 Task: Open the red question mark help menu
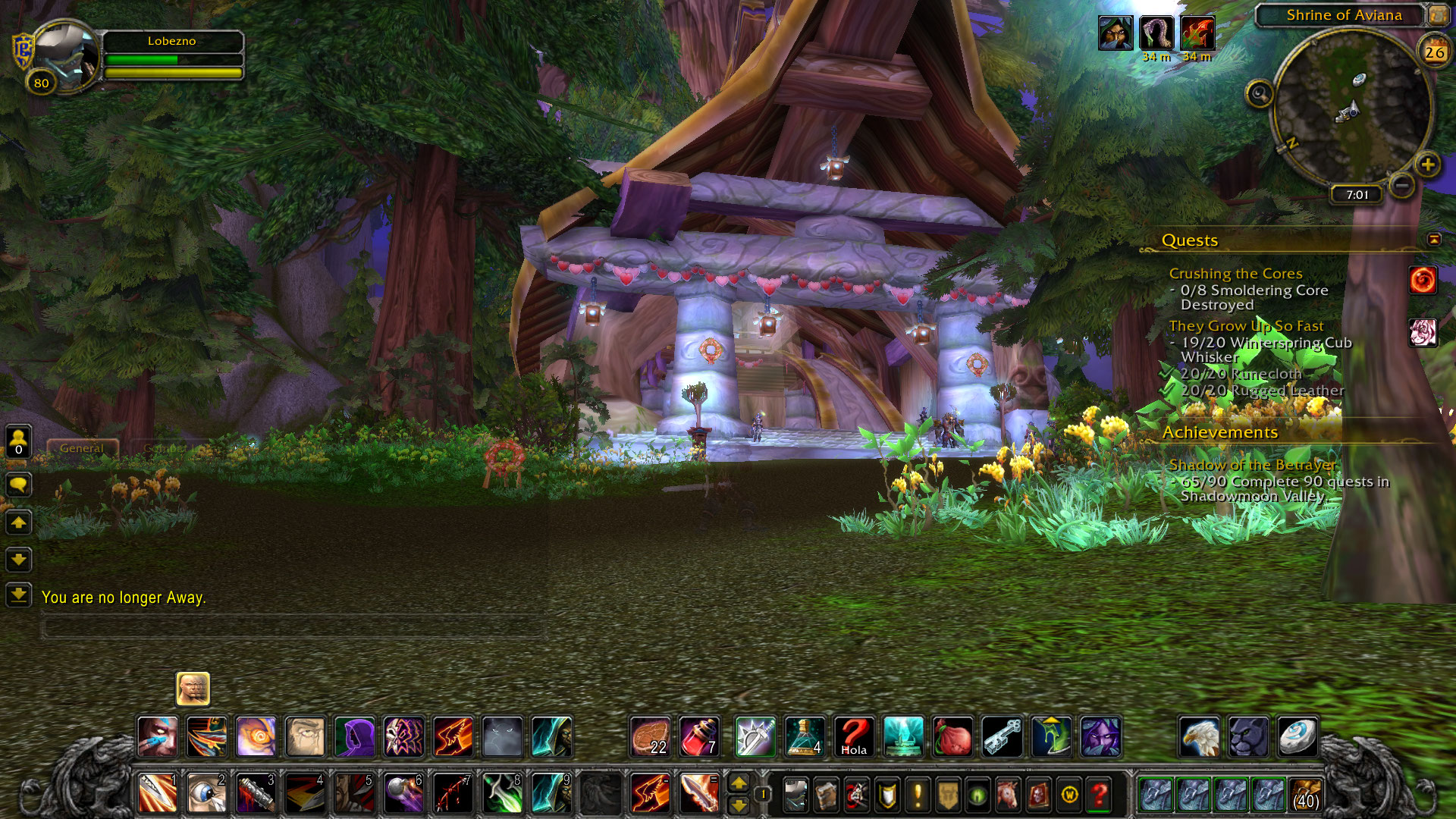coord(1099,795)
